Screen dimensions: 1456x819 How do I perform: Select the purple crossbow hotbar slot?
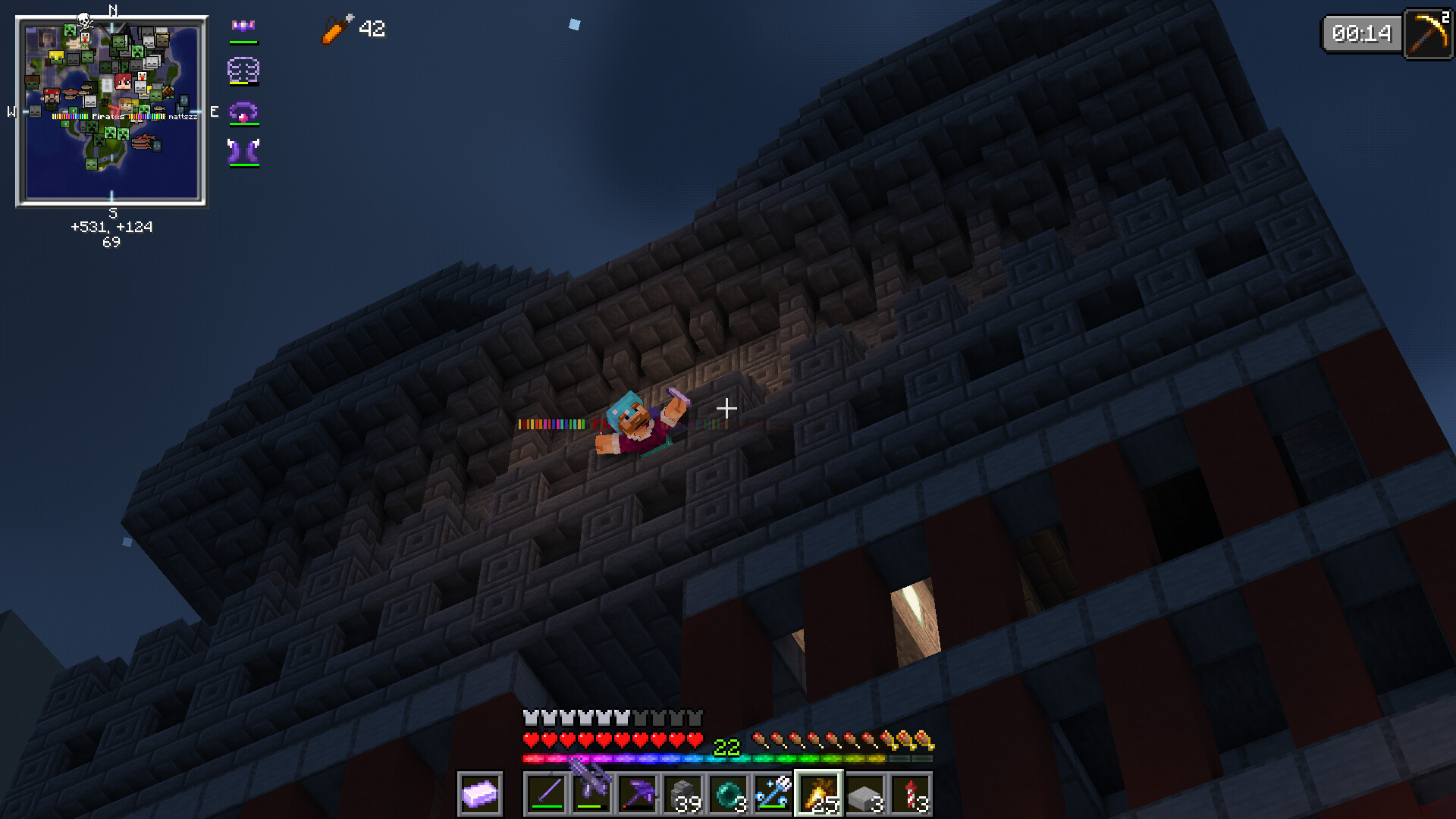[x=591, y=794]
